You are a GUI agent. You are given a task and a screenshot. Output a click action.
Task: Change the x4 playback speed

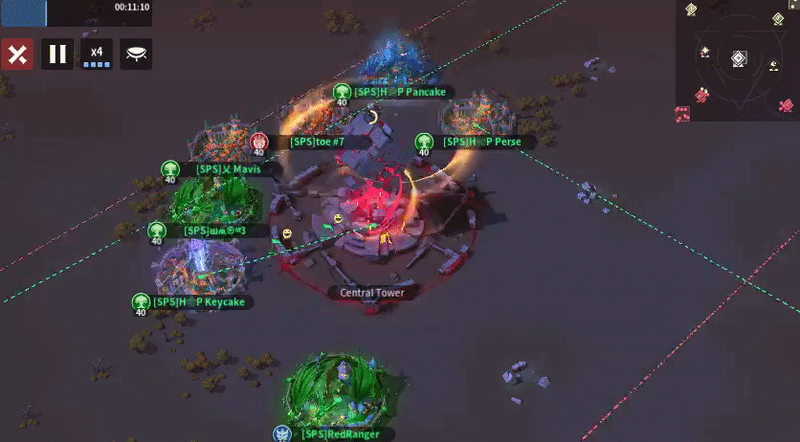[96, 54]
